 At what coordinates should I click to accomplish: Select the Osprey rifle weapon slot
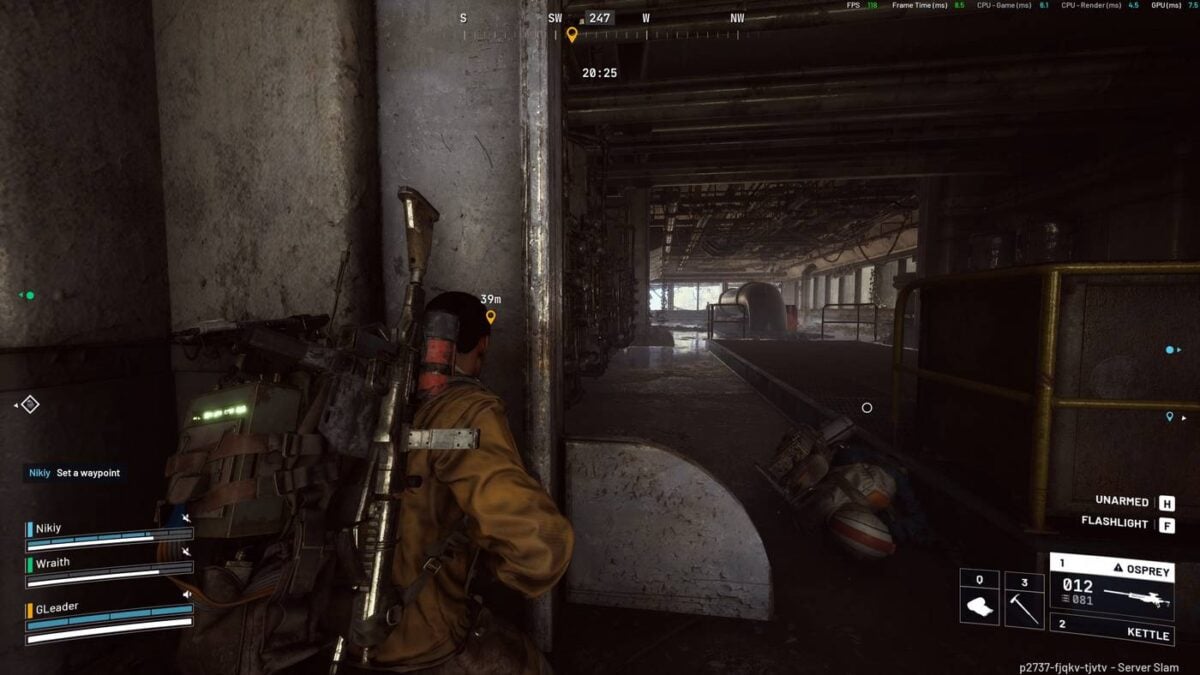(x=1111, y=588)
